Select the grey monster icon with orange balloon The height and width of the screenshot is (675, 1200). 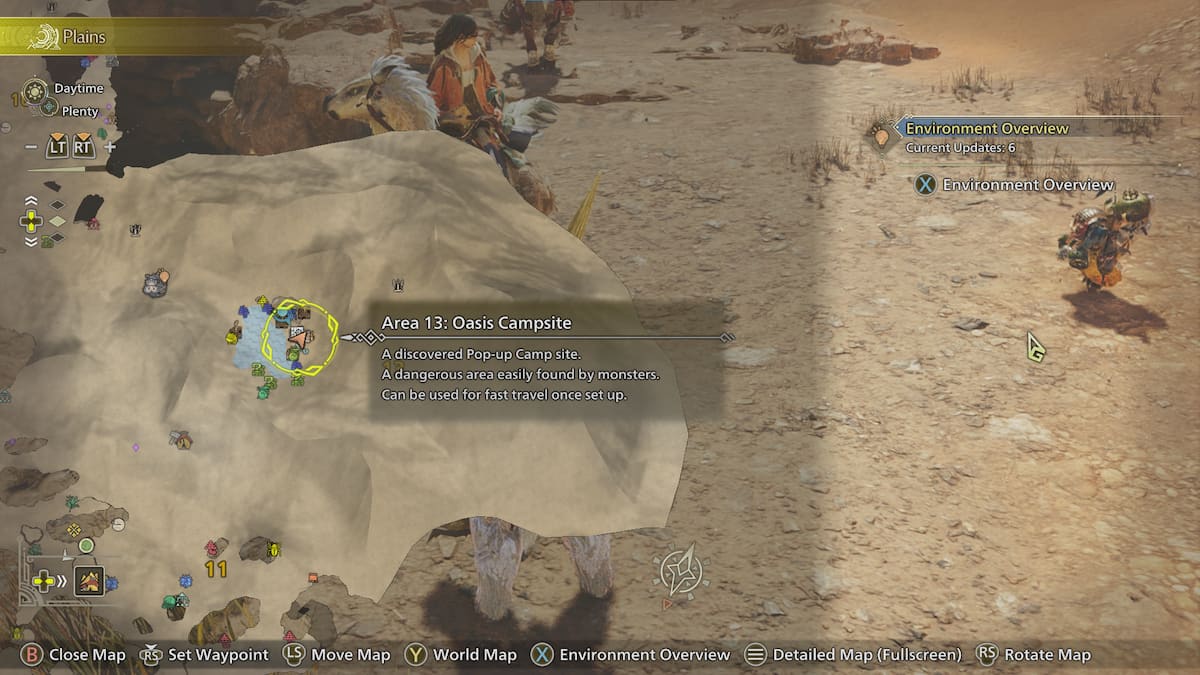tap(156, 284)
